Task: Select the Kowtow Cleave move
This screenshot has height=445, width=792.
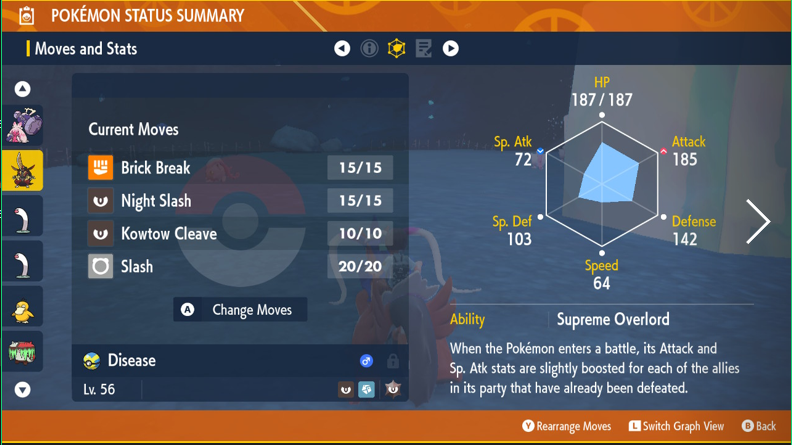Action: 240,234
